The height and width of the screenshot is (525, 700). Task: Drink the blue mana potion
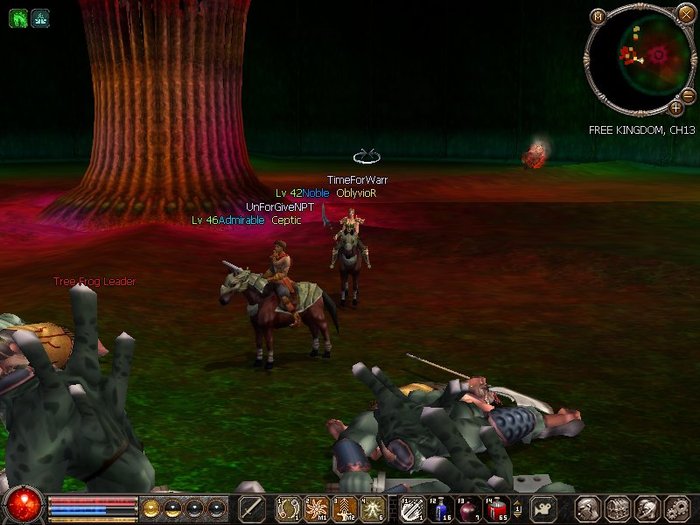[442, 508]
